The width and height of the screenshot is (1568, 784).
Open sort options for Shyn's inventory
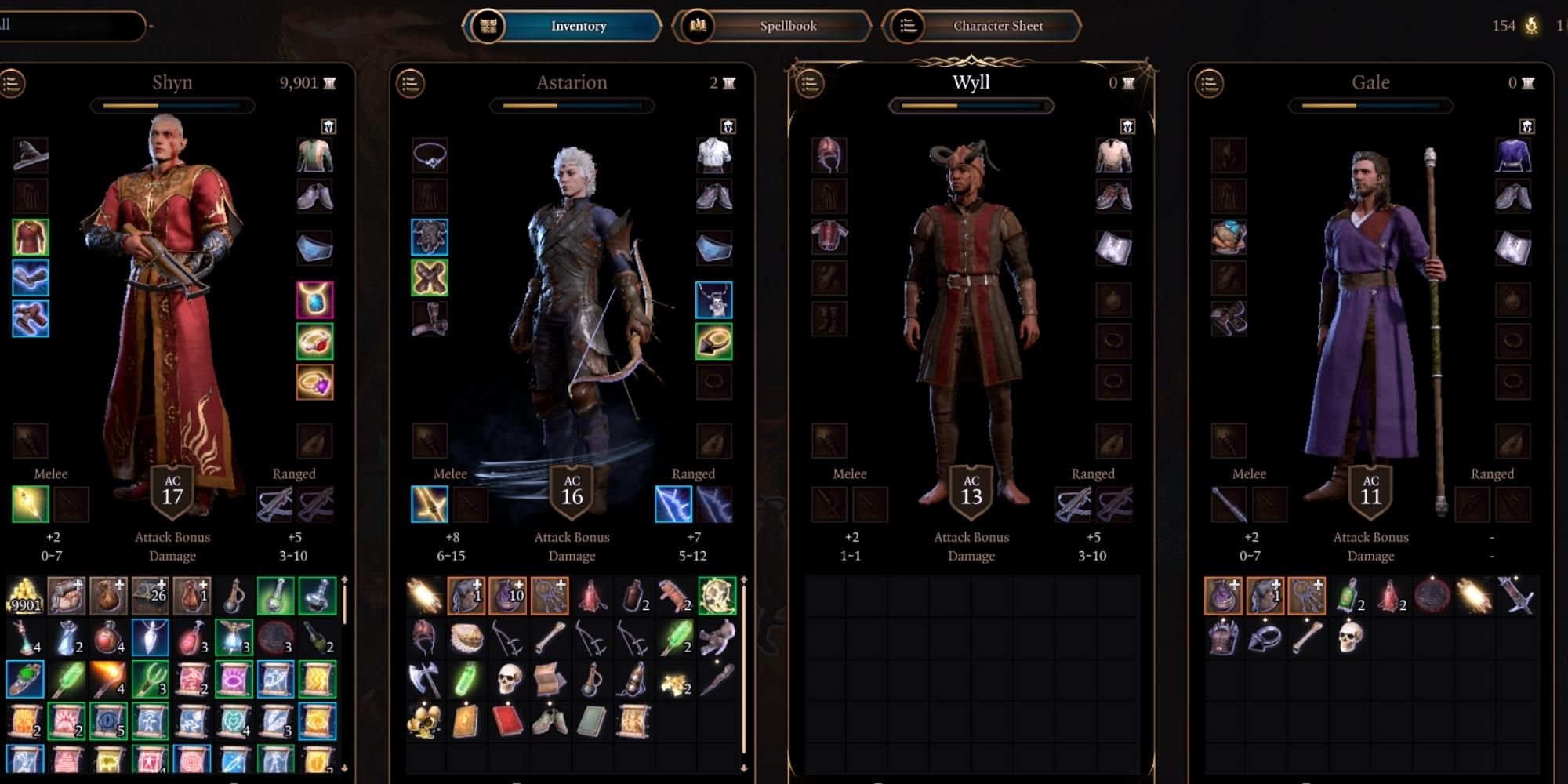click(x=12, y=81)
